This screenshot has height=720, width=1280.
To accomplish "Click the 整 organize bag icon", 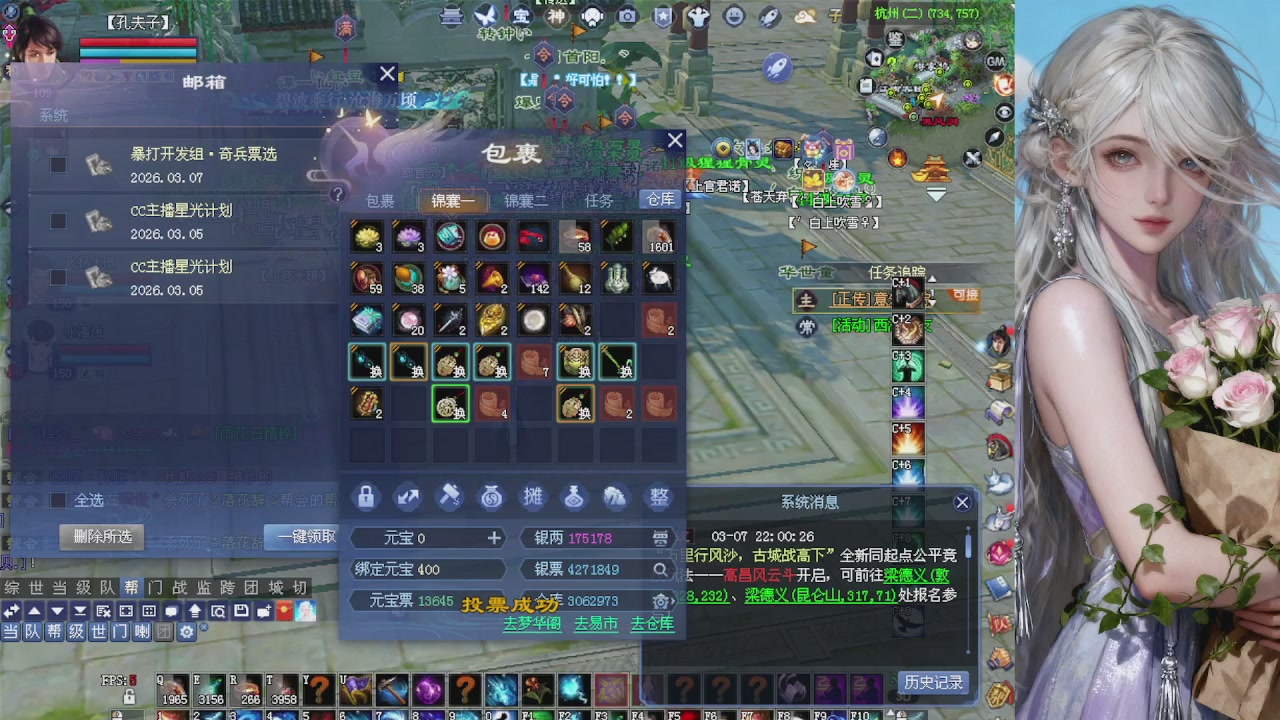I will [659, 497].
